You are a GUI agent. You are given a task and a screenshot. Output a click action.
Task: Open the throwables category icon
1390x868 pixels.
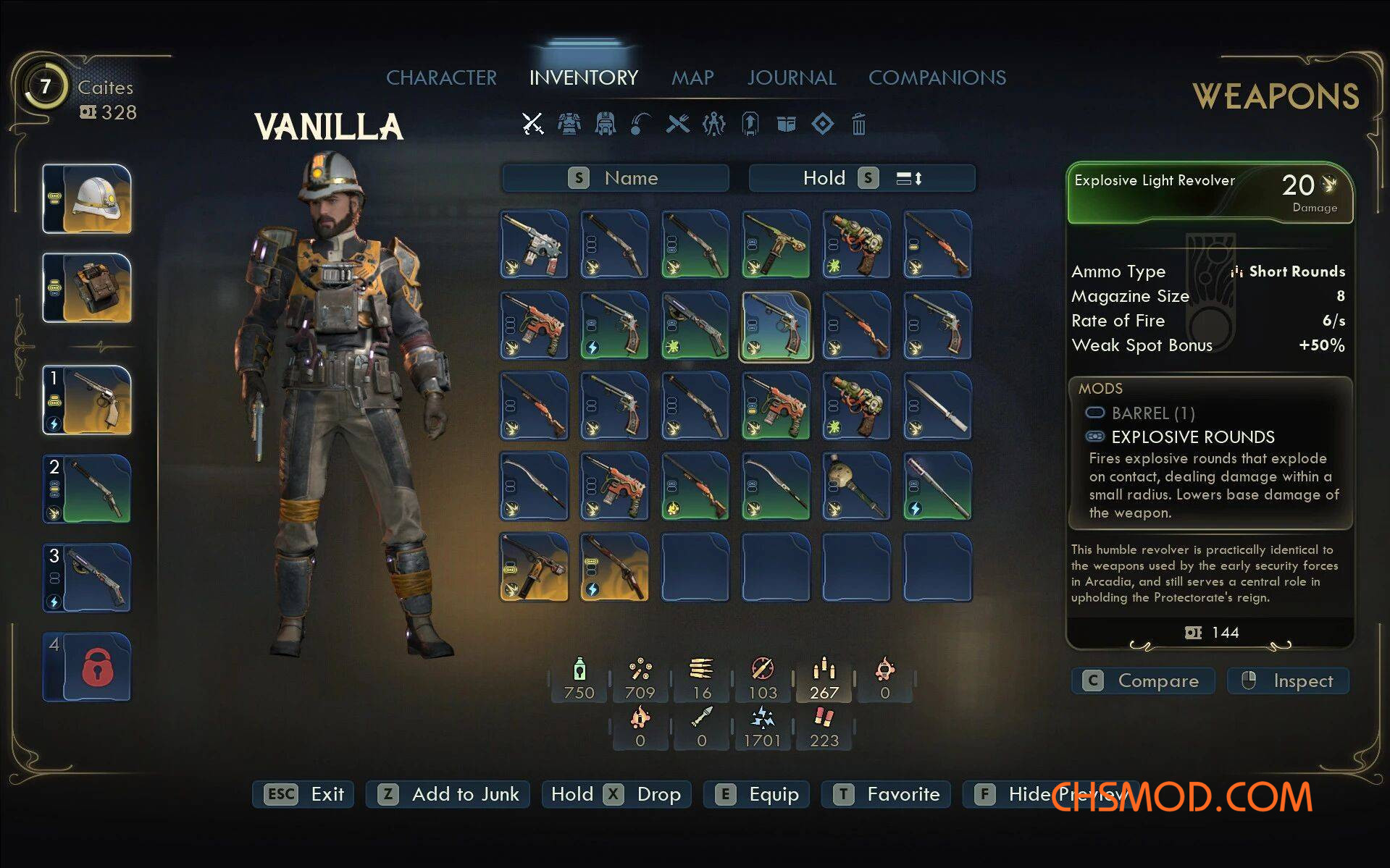point(641,125)
